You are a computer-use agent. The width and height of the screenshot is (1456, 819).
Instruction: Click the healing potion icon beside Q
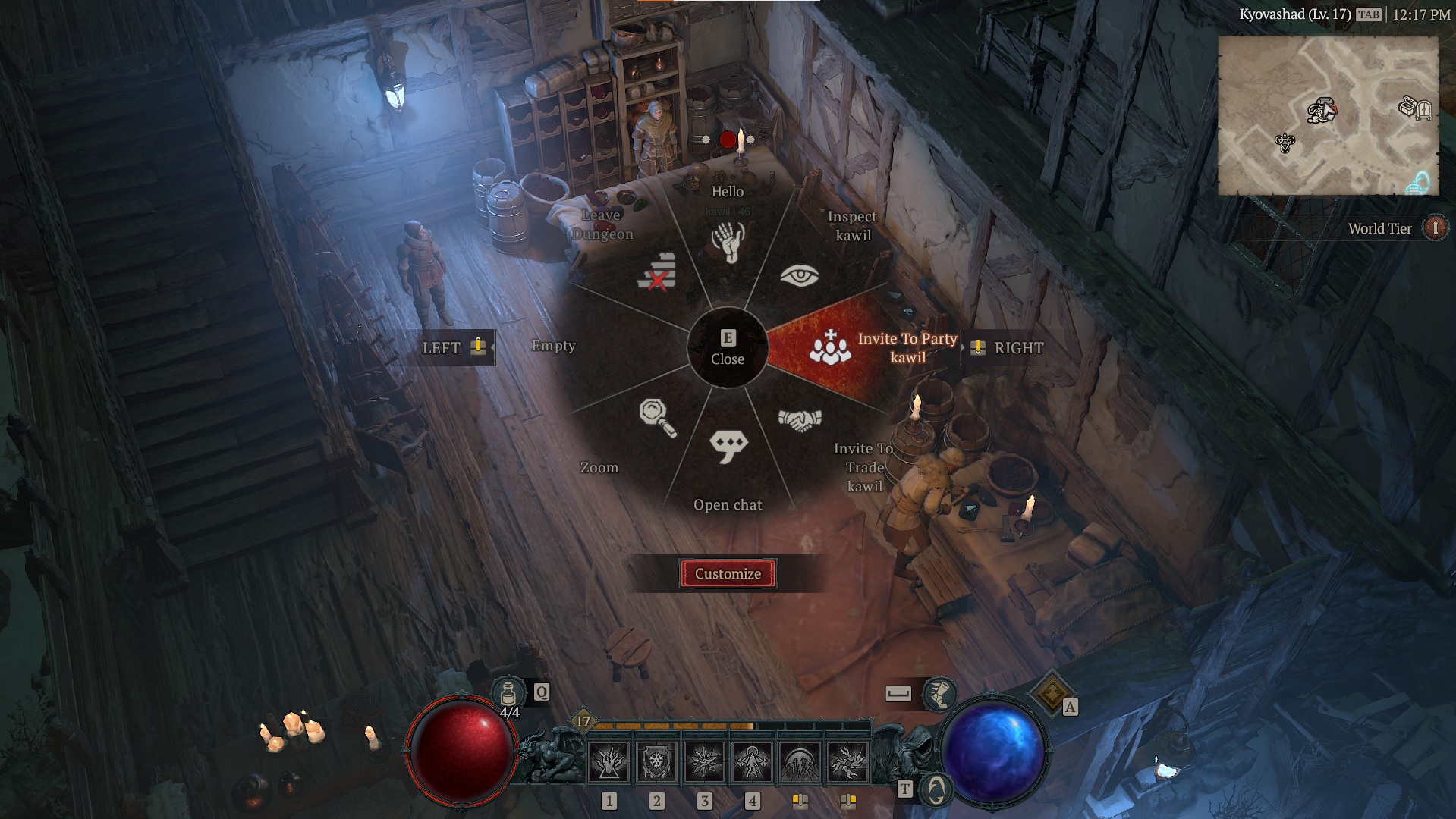[x=510, y=692]
